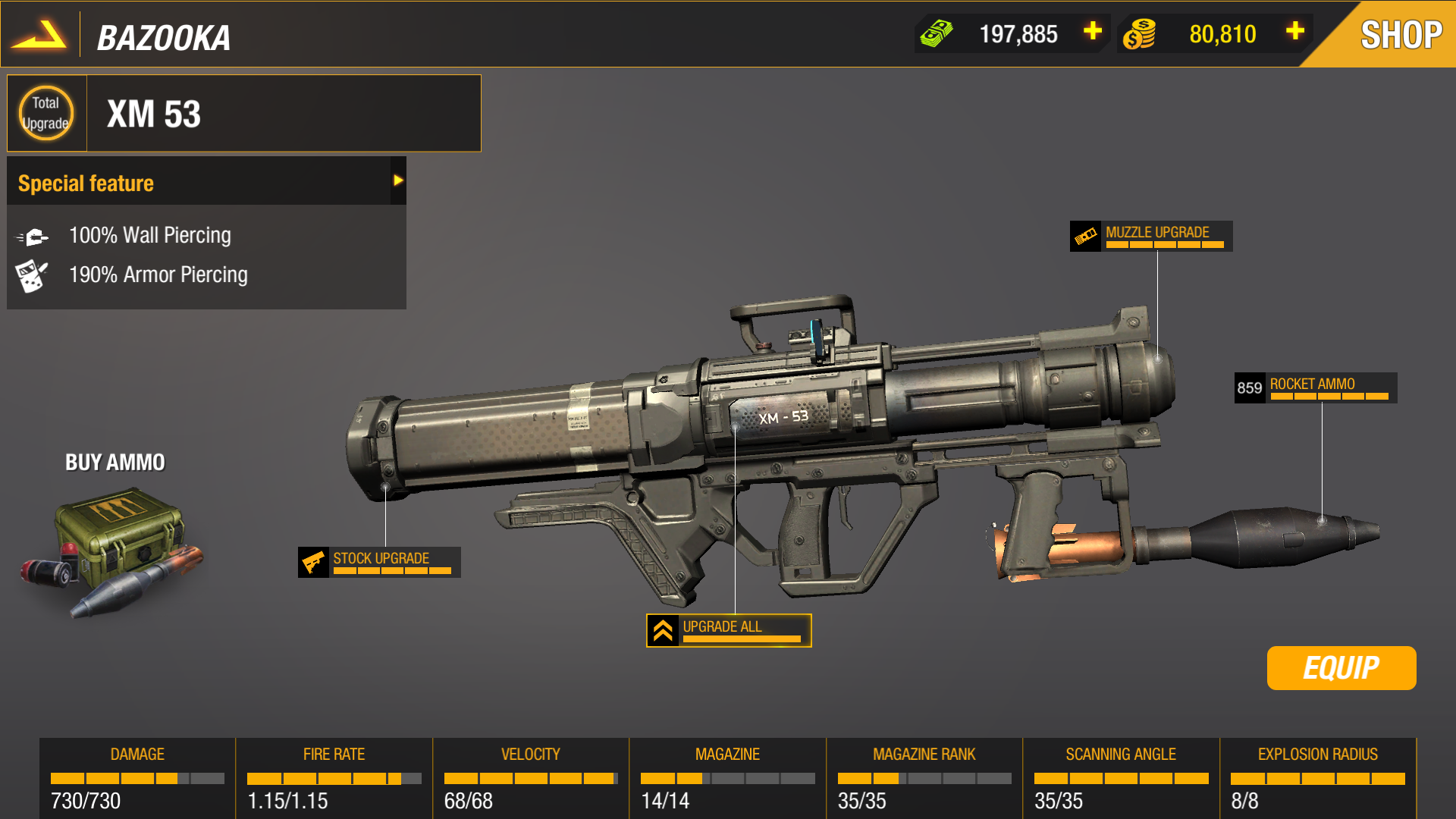This screenshot has width=1456, height=819.
Task: Click the Muzzle Upgrade wrench icon
Action: pos(1086,235)
